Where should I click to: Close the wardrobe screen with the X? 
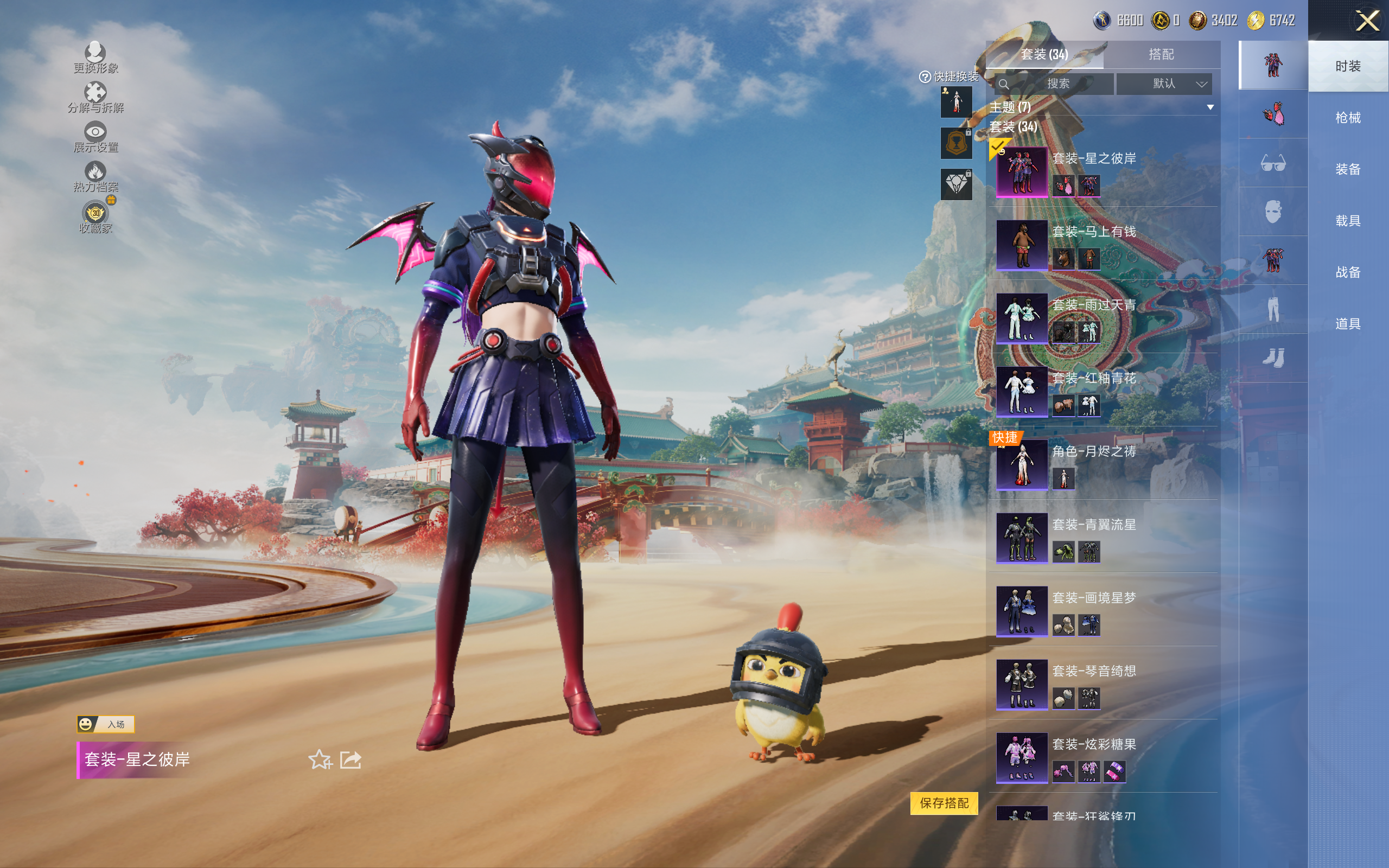tap(1367, 21)
